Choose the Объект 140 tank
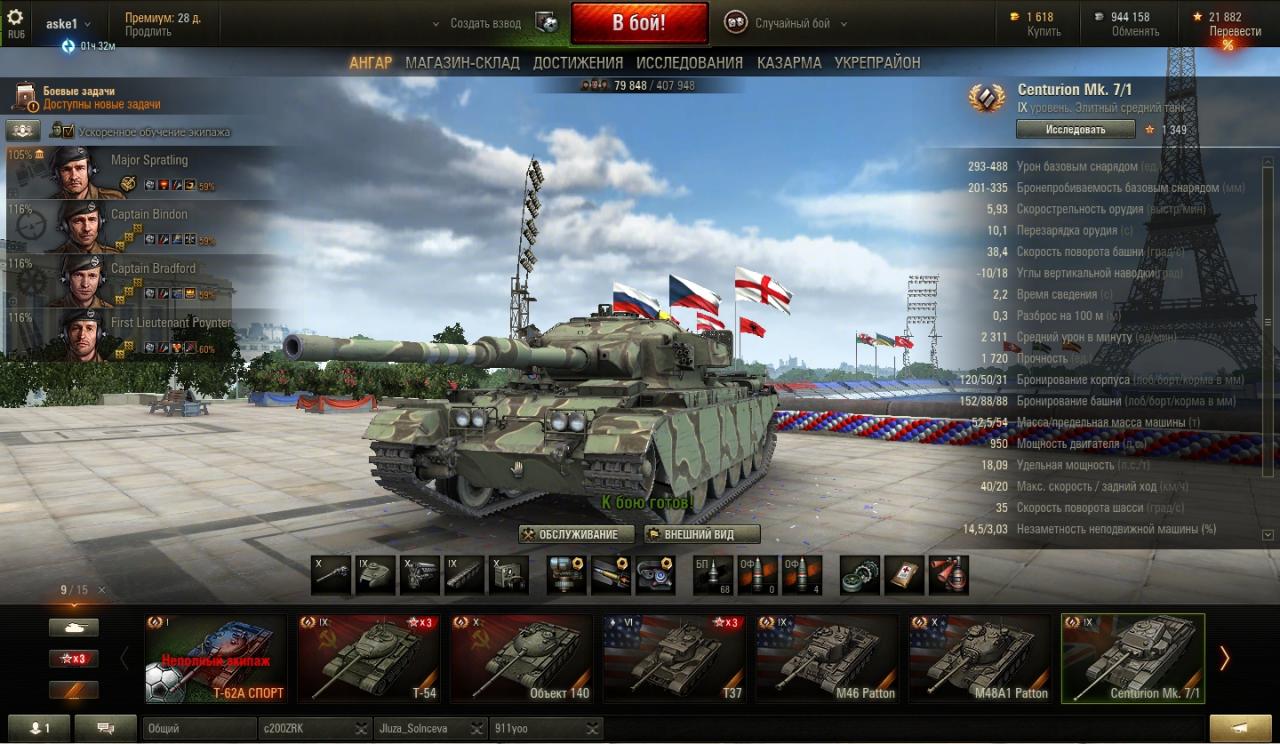The height and width of the screenshot is (744, 1280). point(522,658)
